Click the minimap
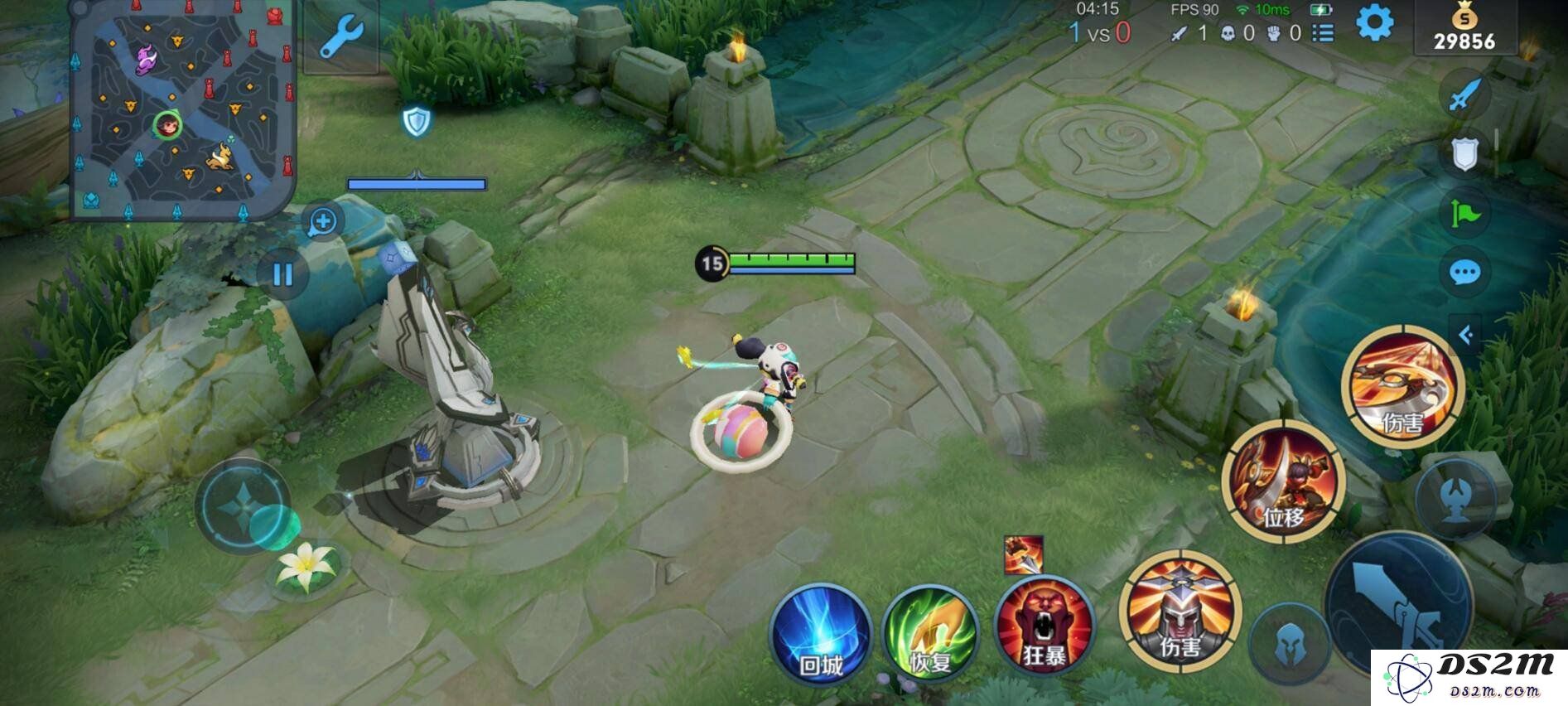Screen dimensions: 1568x706 181,111
